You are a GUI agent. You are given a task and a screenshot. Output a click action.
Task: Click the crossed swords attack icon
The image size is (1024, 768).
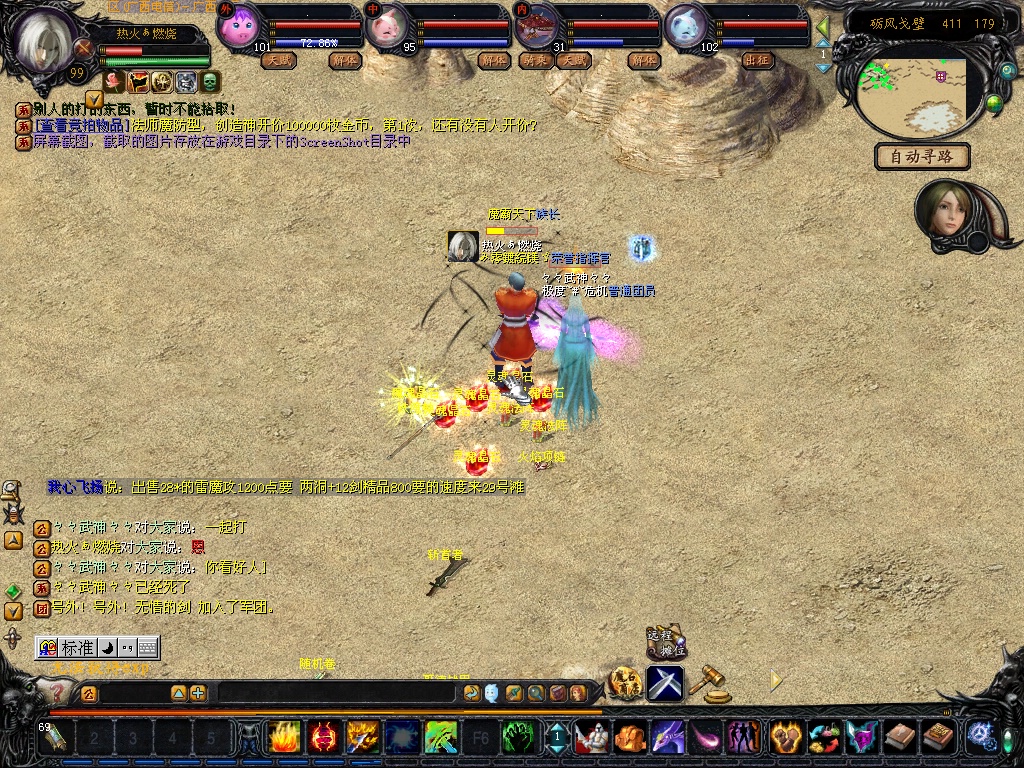(664, 683)
